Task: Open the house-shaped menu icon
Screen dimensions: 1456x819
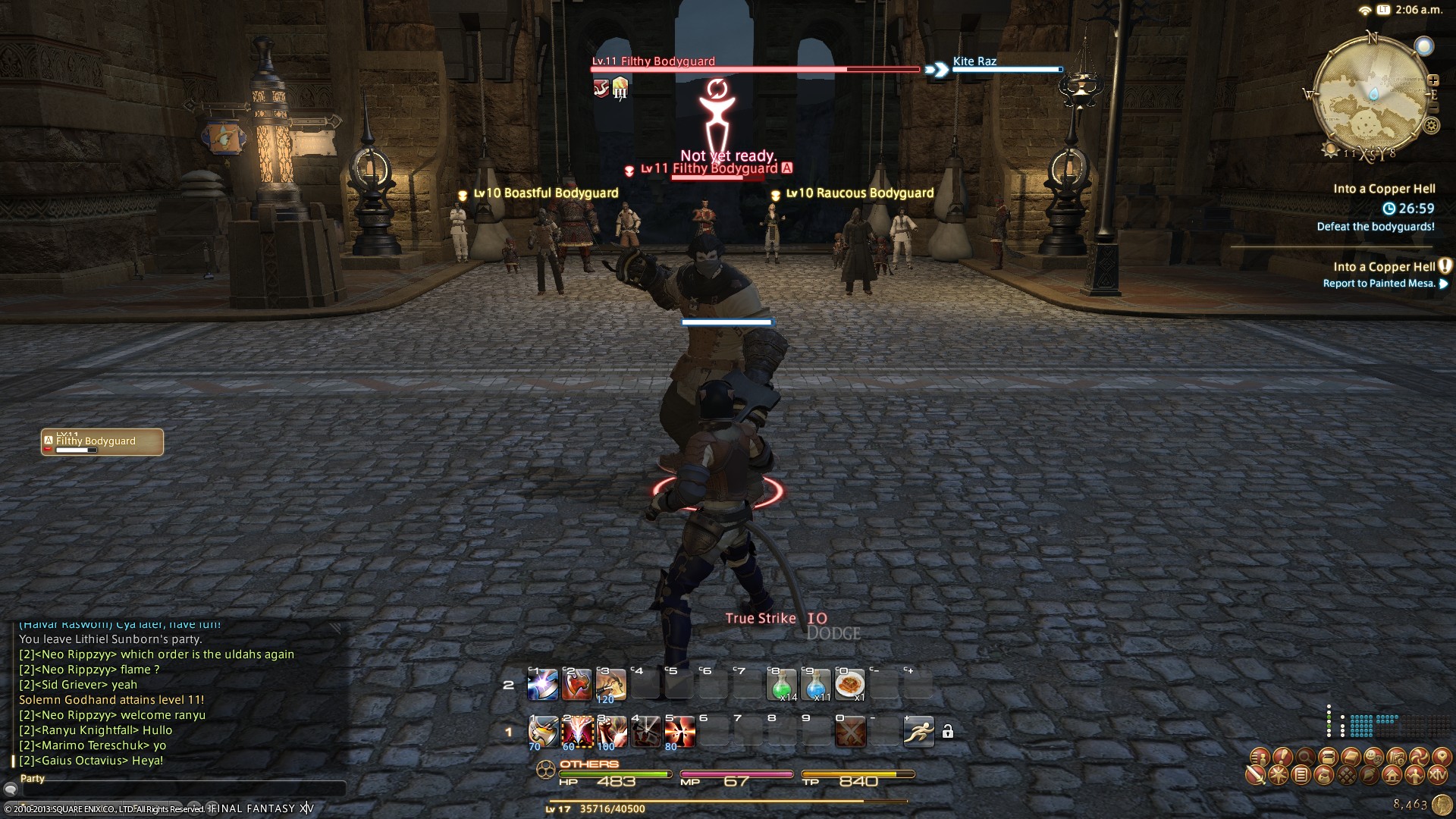Action: click(x=1392, y=775)
